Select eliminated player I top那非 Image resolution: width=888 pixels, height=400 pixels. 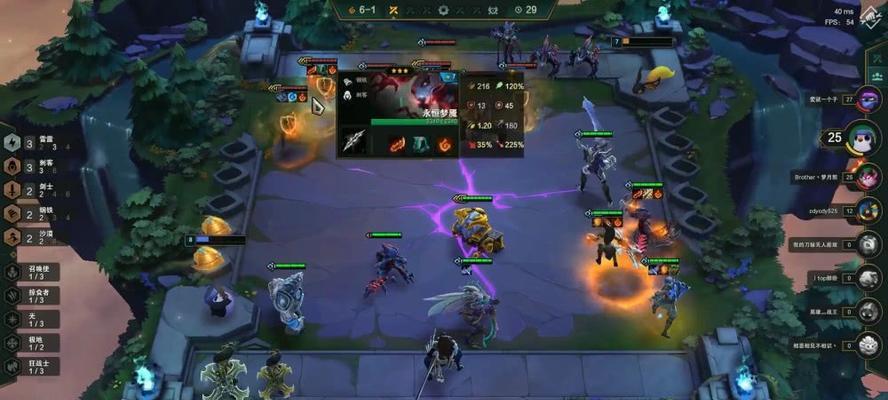pos(867,277)
